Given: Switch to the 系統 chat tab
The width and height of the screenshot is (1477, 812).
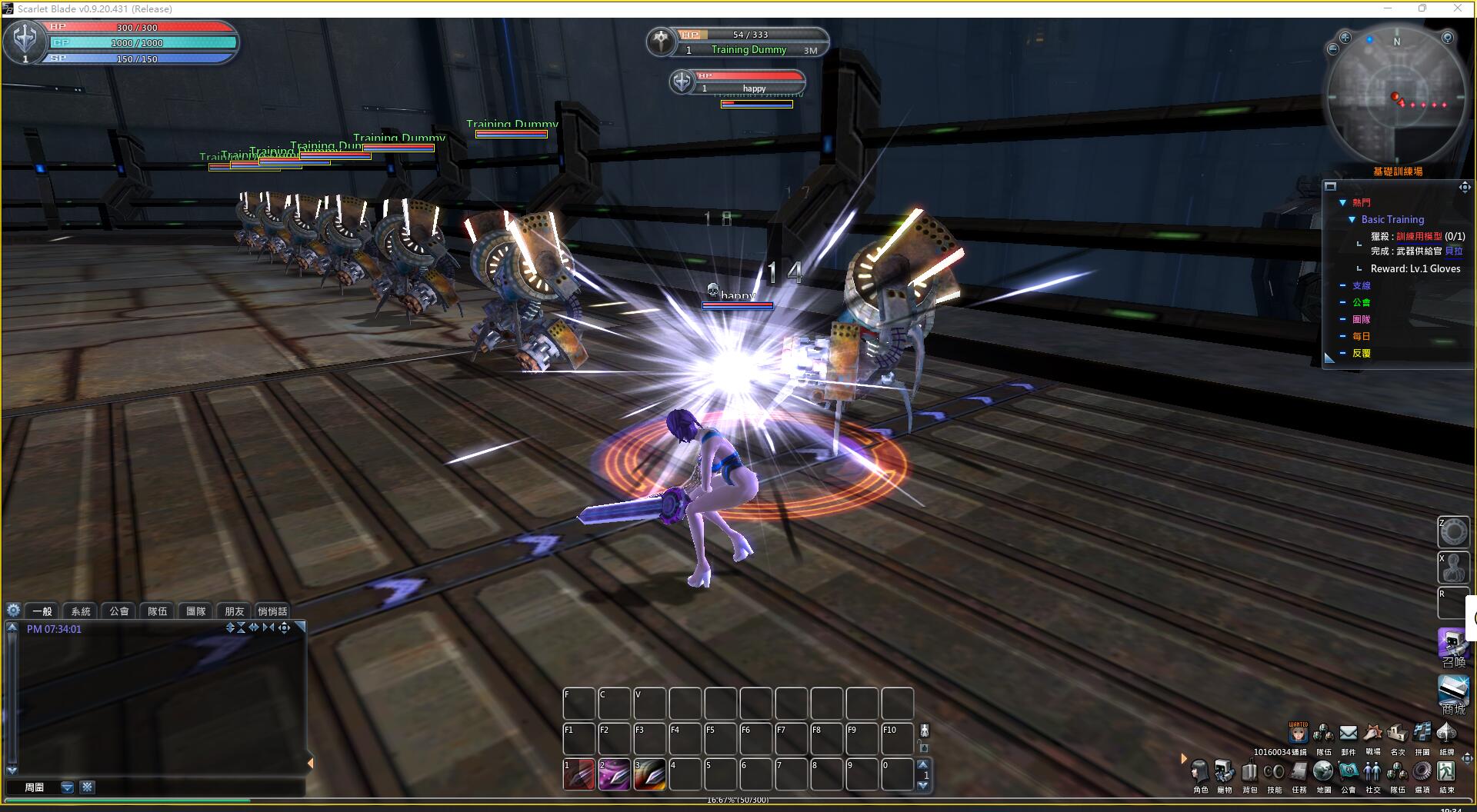Looking at the screenshot, I should (x=81, y=611).
